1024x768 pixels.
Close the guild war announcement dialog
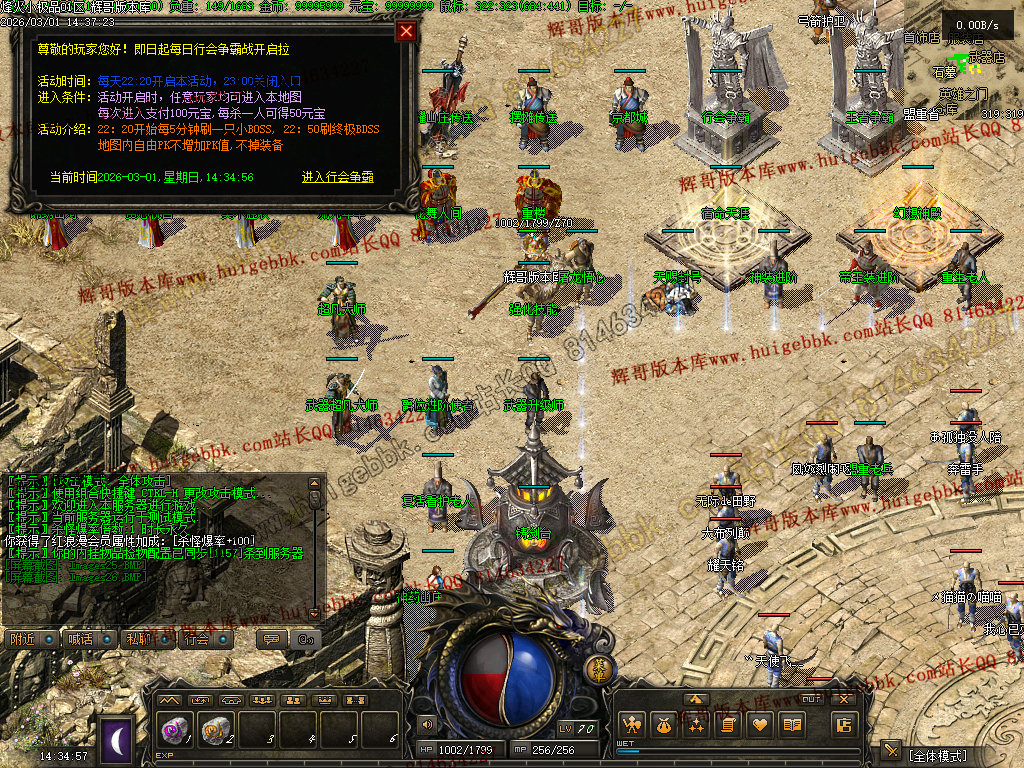tap(406, 31)
